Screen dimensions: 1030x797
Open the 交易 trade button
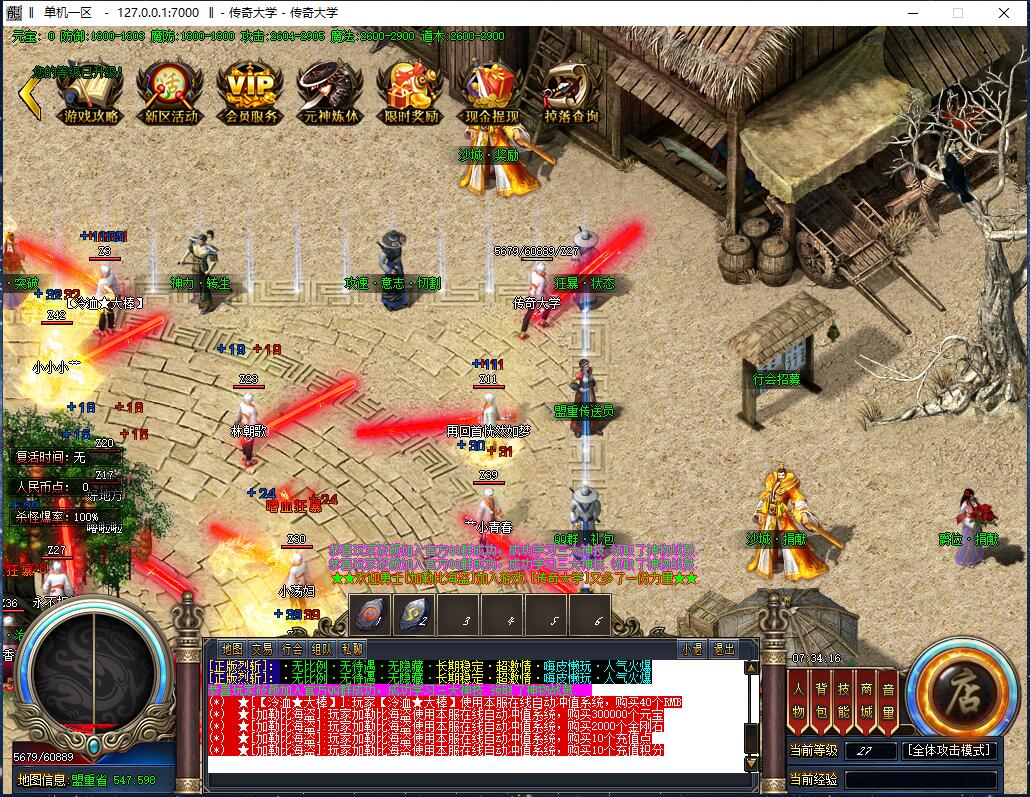click(x=262, y=649)
